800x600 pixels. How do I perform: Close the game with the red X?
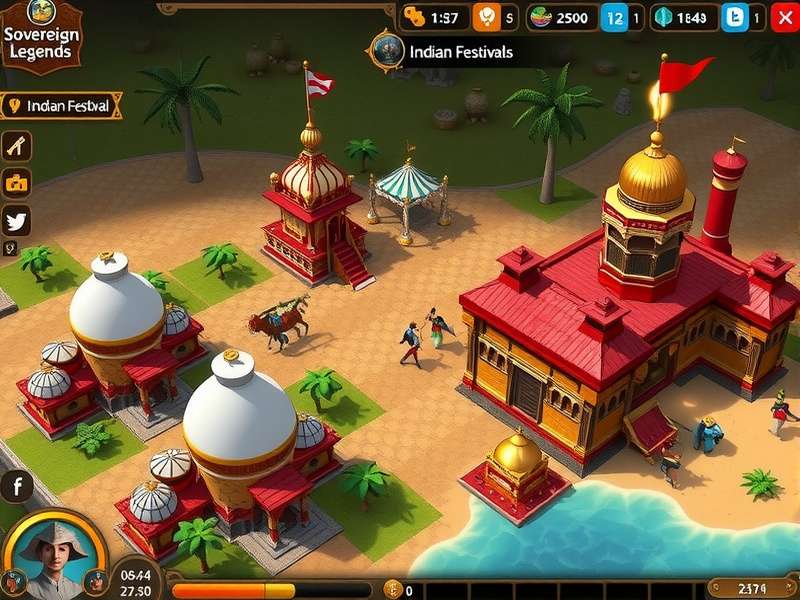coord(785,17)
